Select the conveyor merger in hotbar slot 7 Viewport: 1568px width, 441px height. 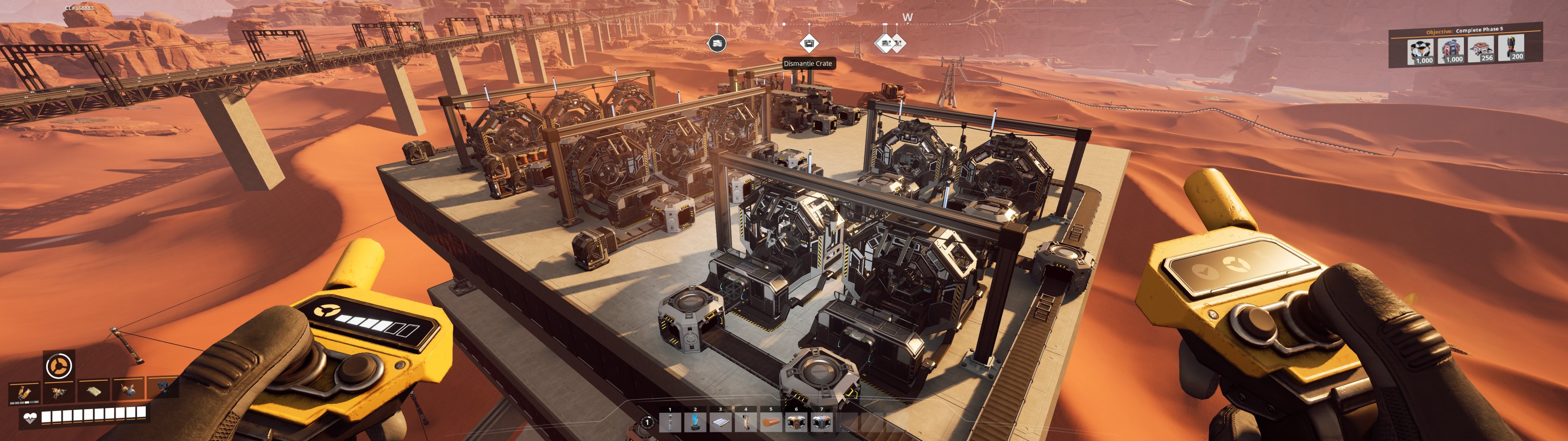(x=821, y=421)
